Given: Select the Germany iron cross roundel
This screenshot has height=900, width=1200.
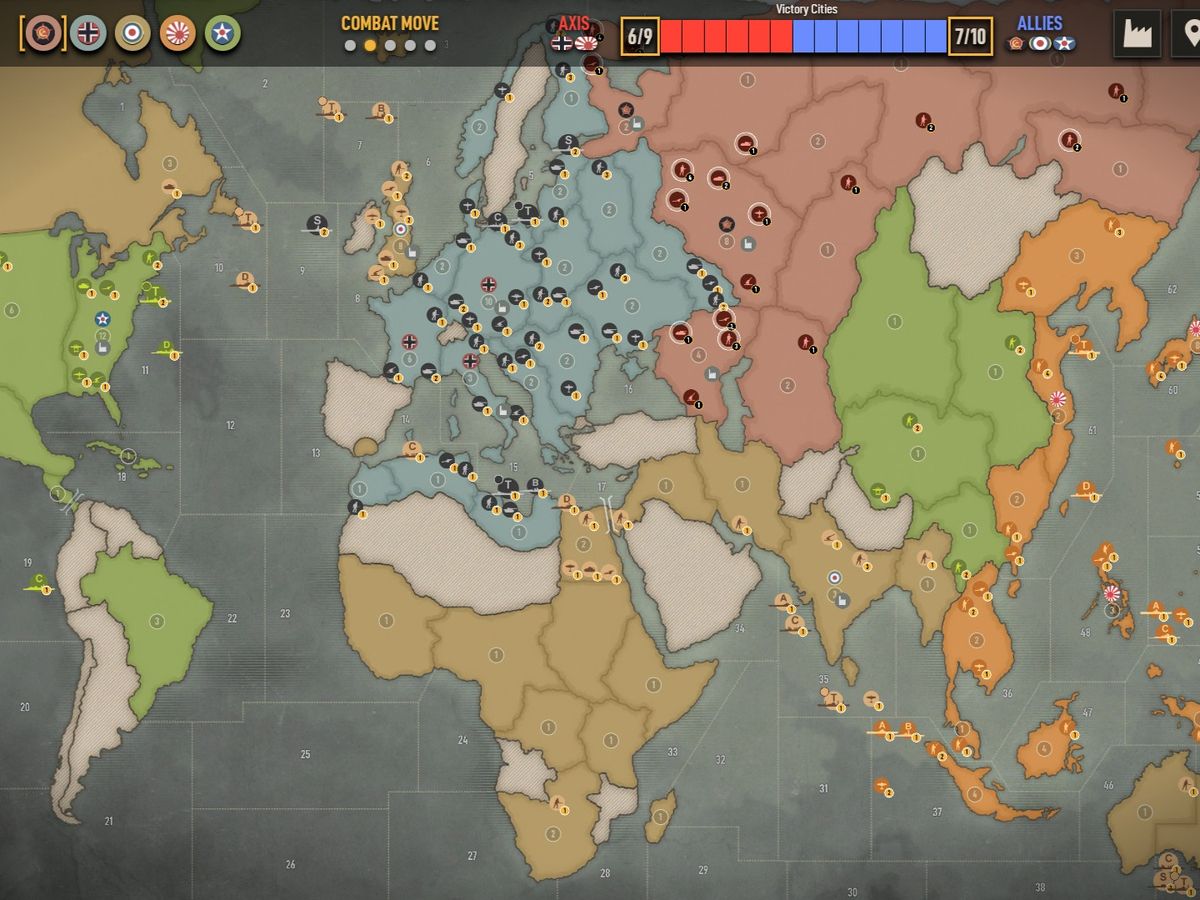Looking at the screenshot, I should click(88, 33).
